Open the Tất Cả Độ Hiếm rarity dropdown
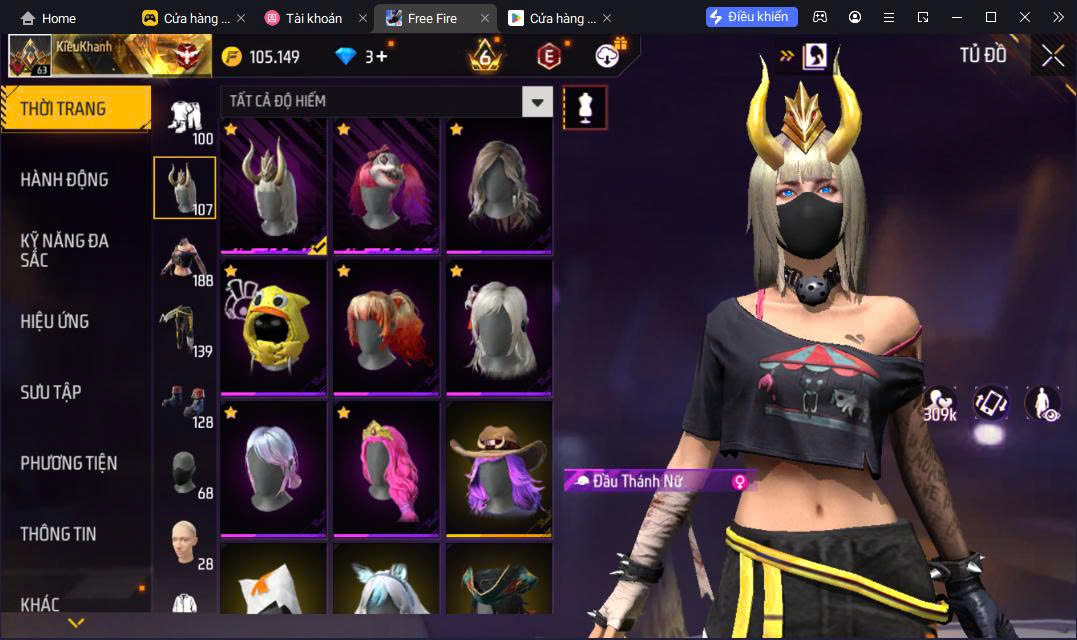The height and width of the screenshot is (640, 1077). click(538, 101)
